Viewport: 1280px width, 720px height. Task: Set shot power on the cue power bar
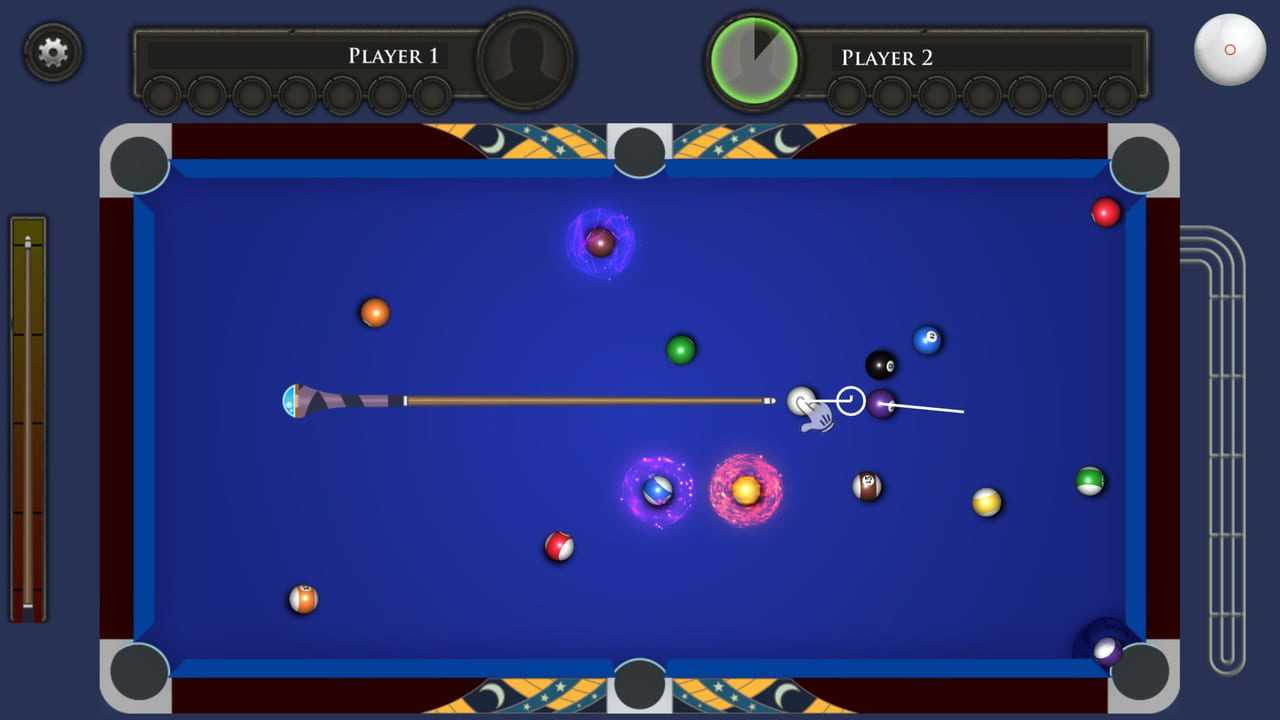tap(28, 420)
